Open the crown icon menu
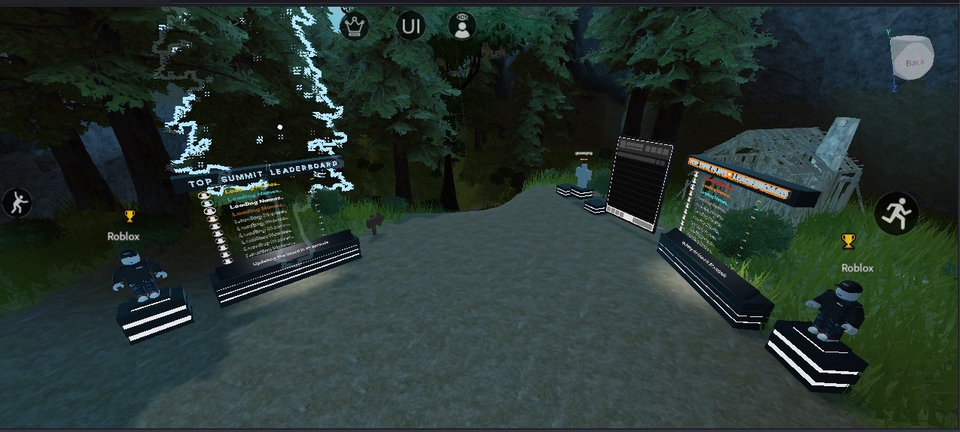Image resolution: width=960 pixels, height=432 pixels. coord(355,26)
